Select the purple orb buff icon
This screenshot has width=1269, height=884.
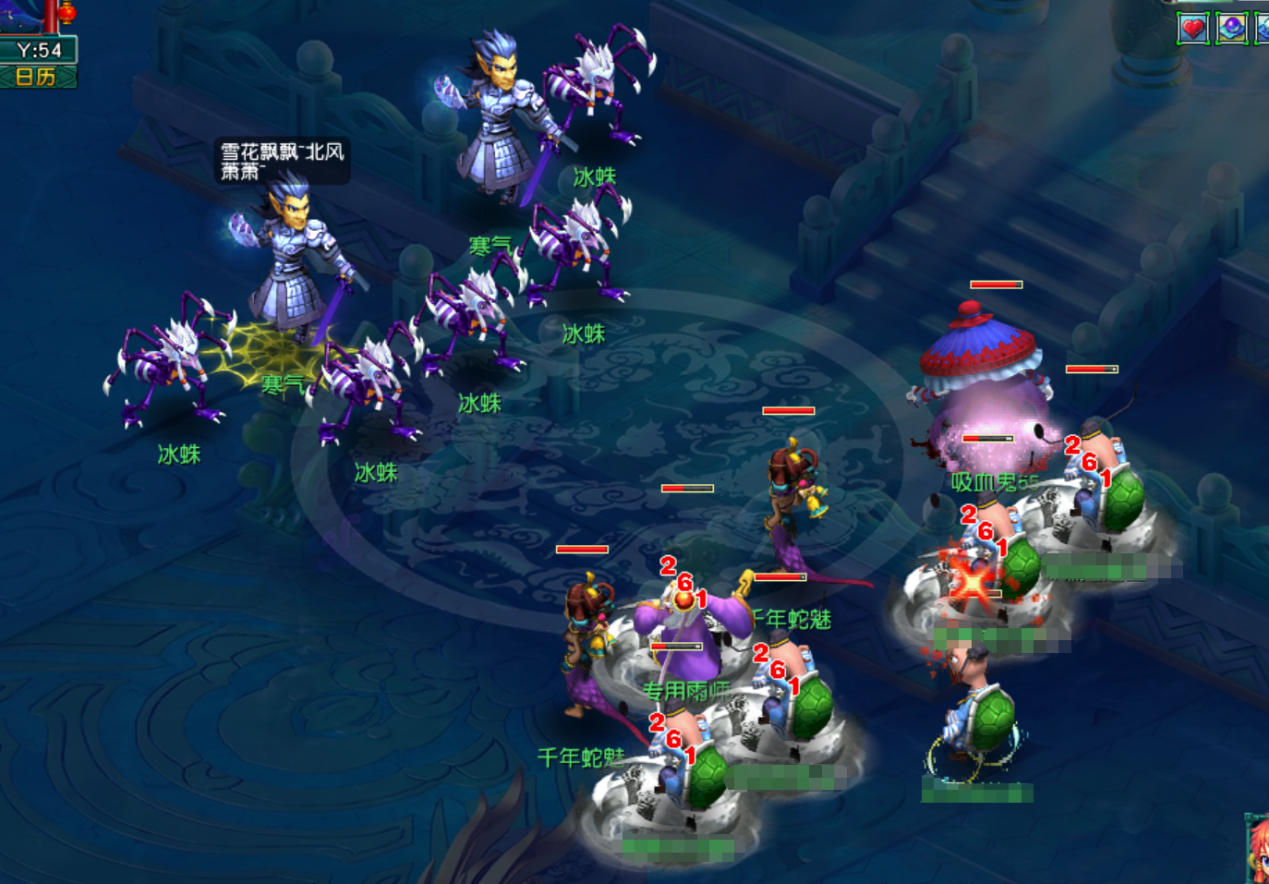click(1230, 29)
